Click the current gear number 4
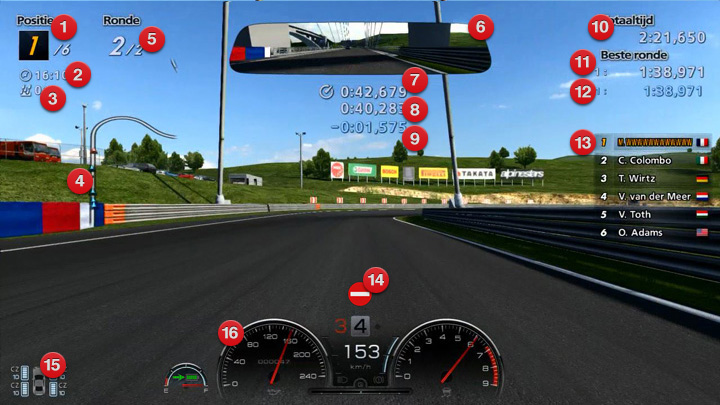Image resolution: width=720 pixels, height=405 pixels. 361,325
